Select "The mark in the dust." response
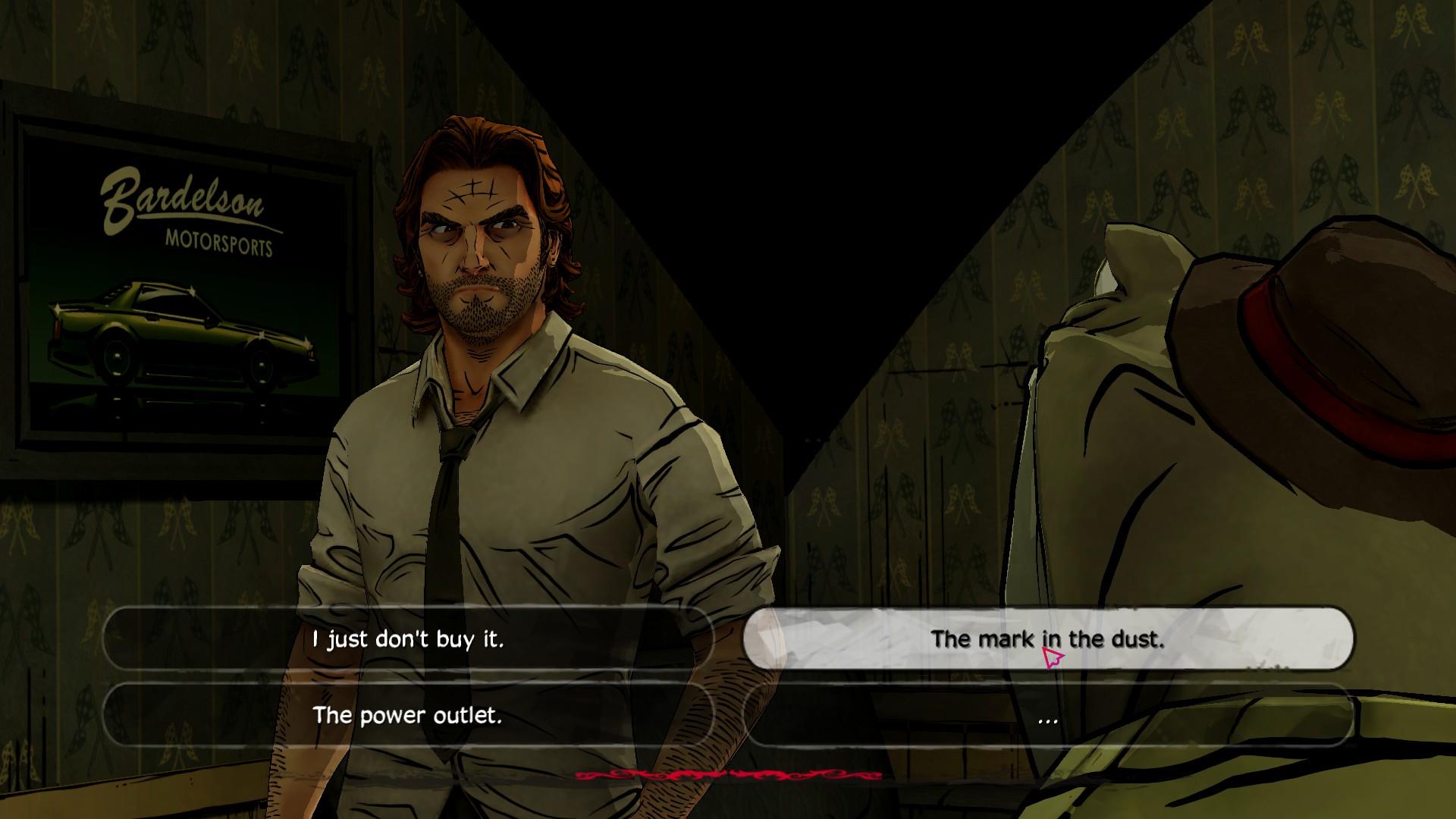Viewport: 1456px width, 819px height. point(1047,639)
